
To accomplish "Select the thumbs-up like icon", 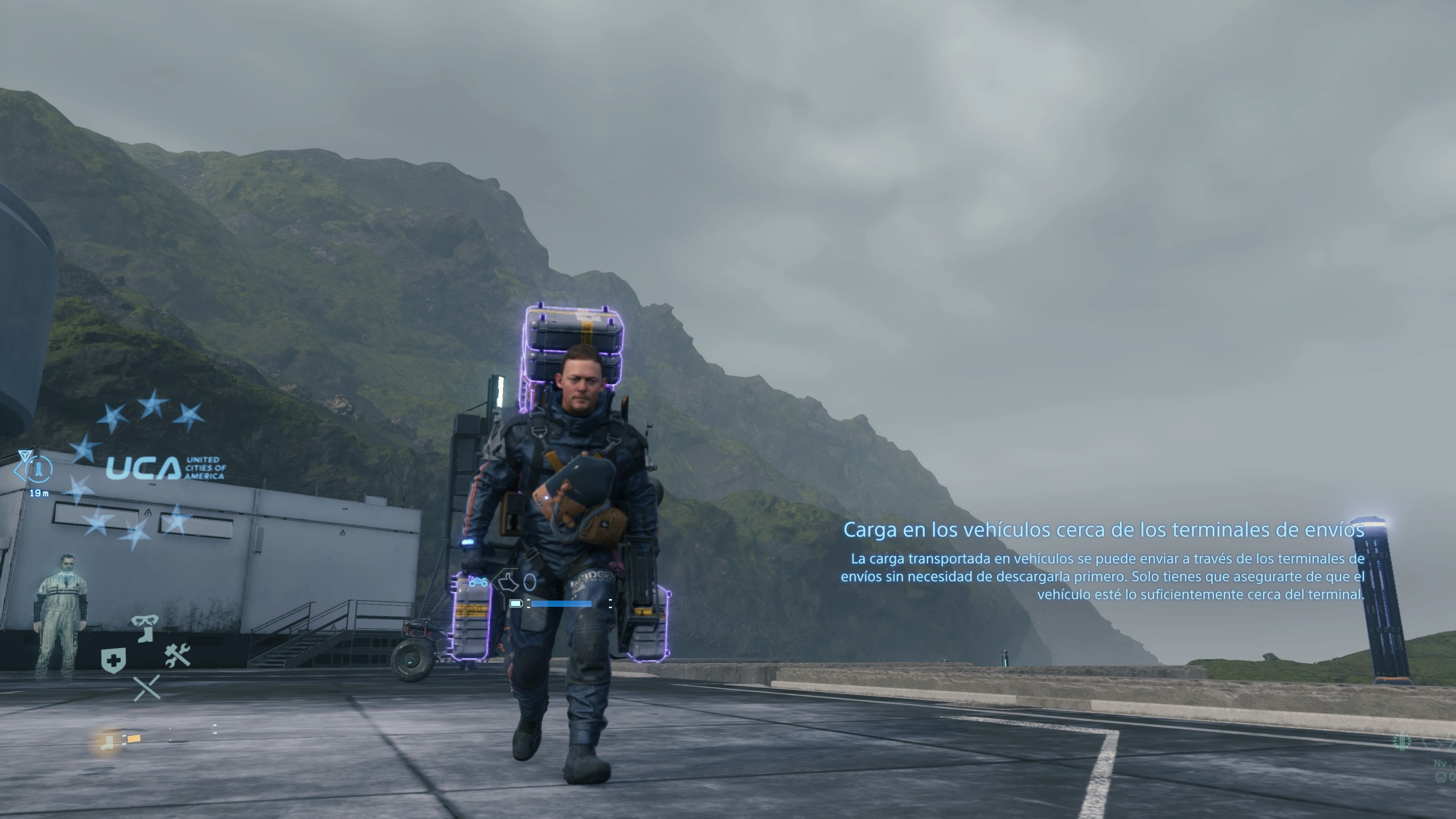I will click(508, 581).
